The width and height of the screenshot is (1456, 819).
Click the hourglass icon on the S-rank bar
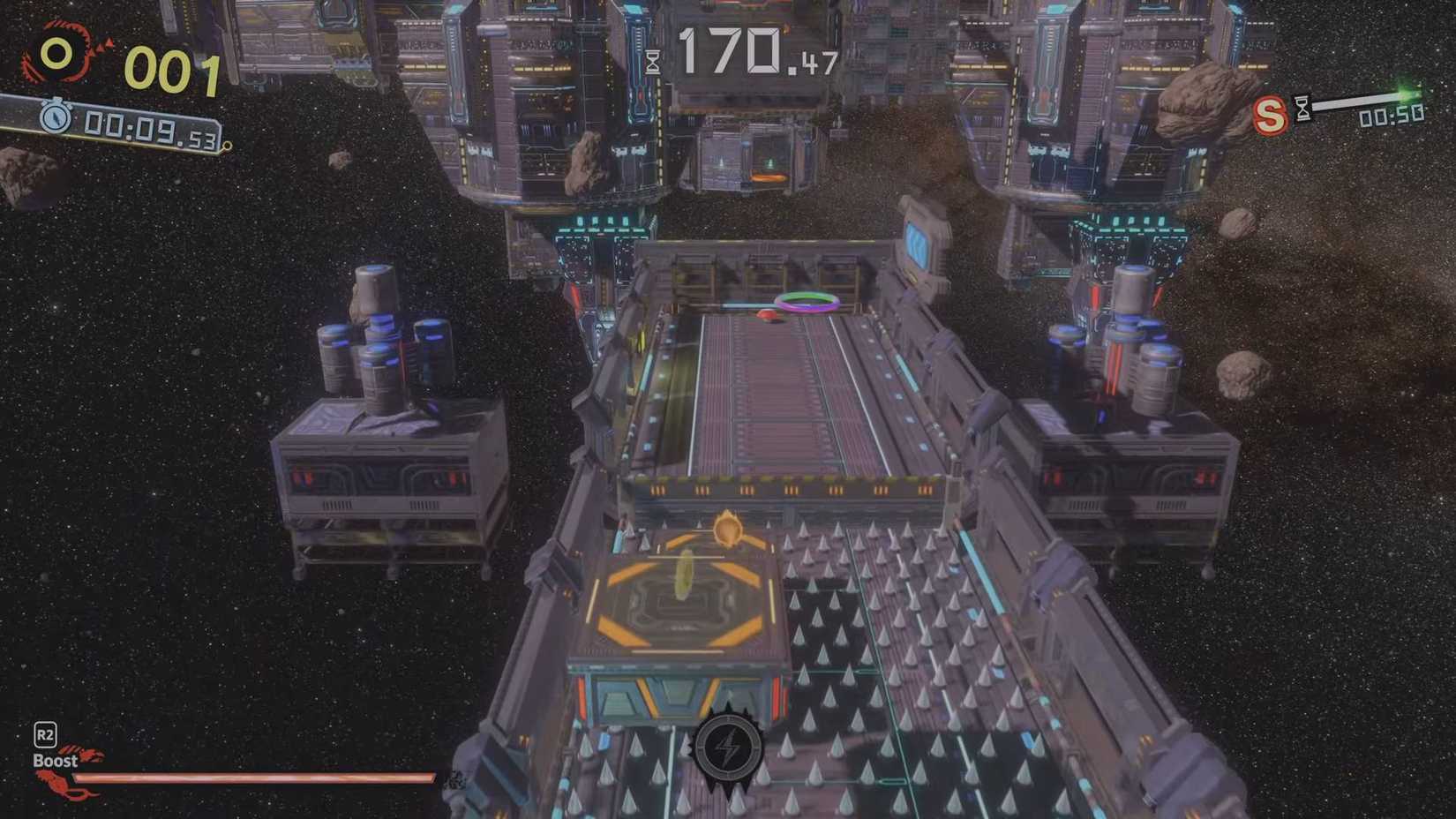pos(1303,106)
